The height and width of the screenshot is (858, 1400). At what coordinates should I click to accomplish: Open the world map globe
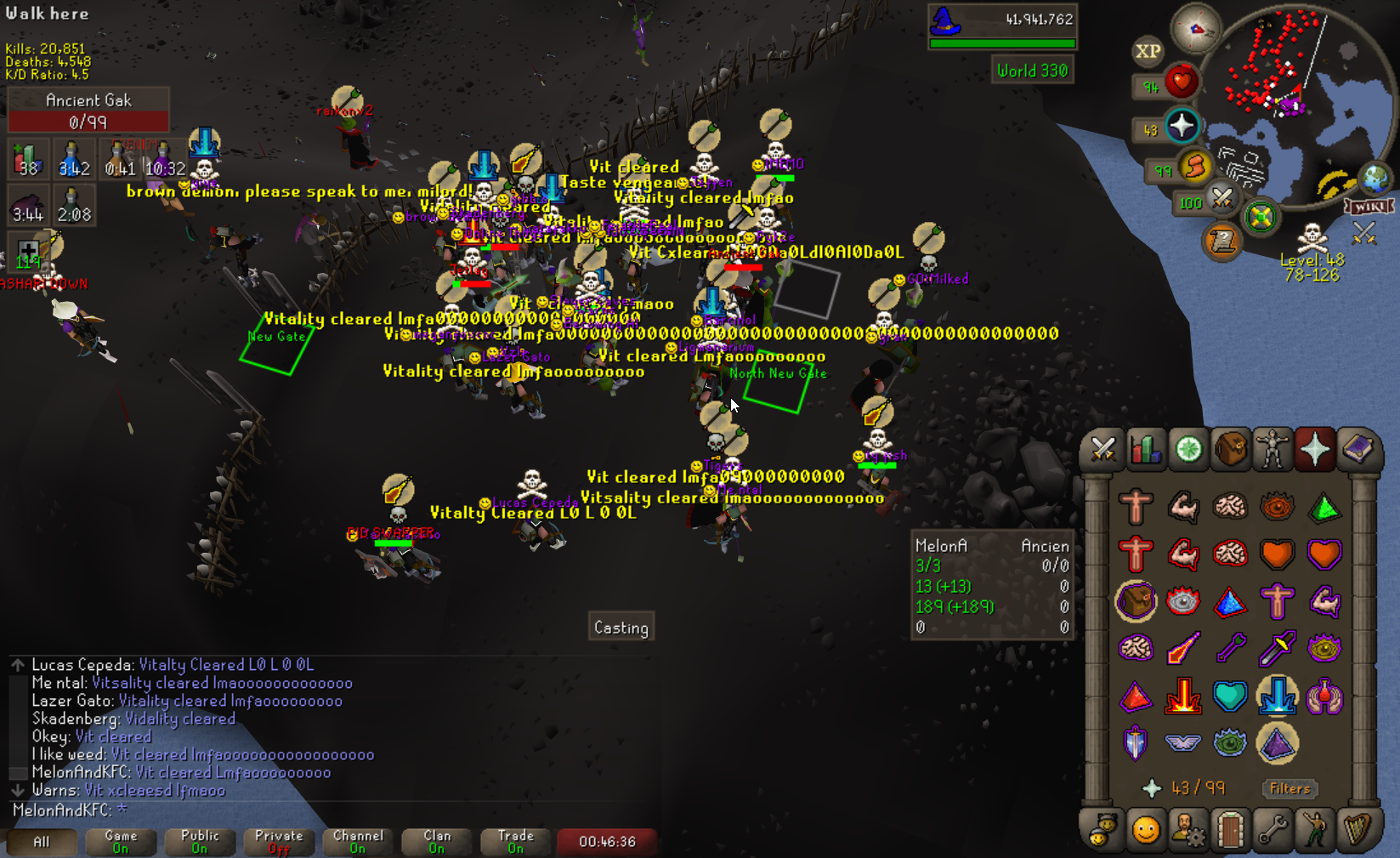[1374, 179]
